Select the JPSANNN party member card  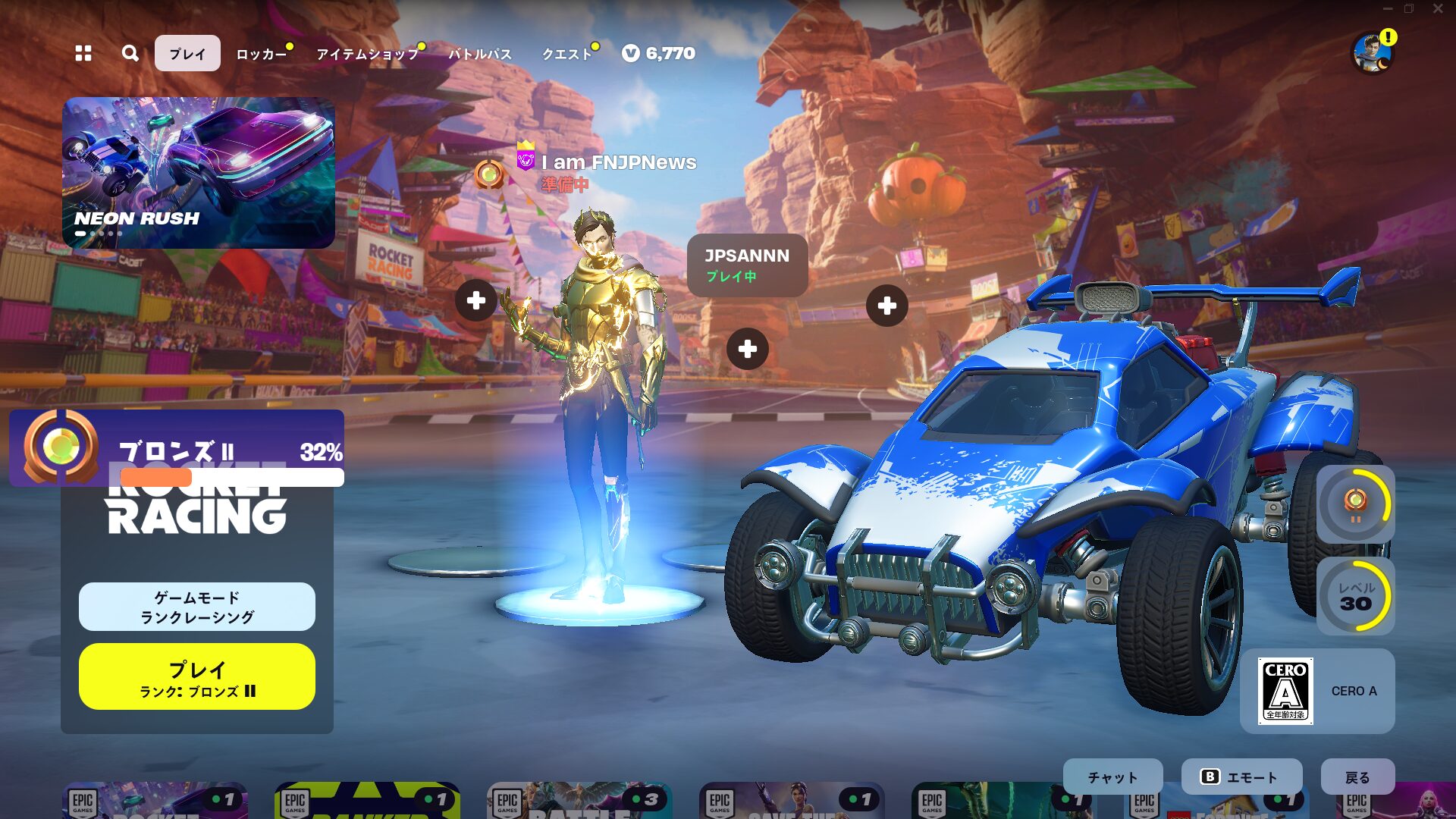(x=747, y=265)
